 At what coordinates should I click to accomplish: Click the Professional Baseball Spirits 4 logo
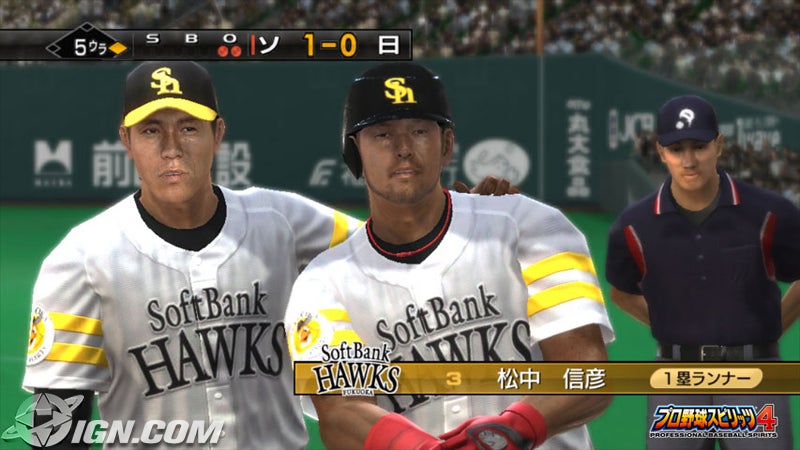(x=714, y=421)
